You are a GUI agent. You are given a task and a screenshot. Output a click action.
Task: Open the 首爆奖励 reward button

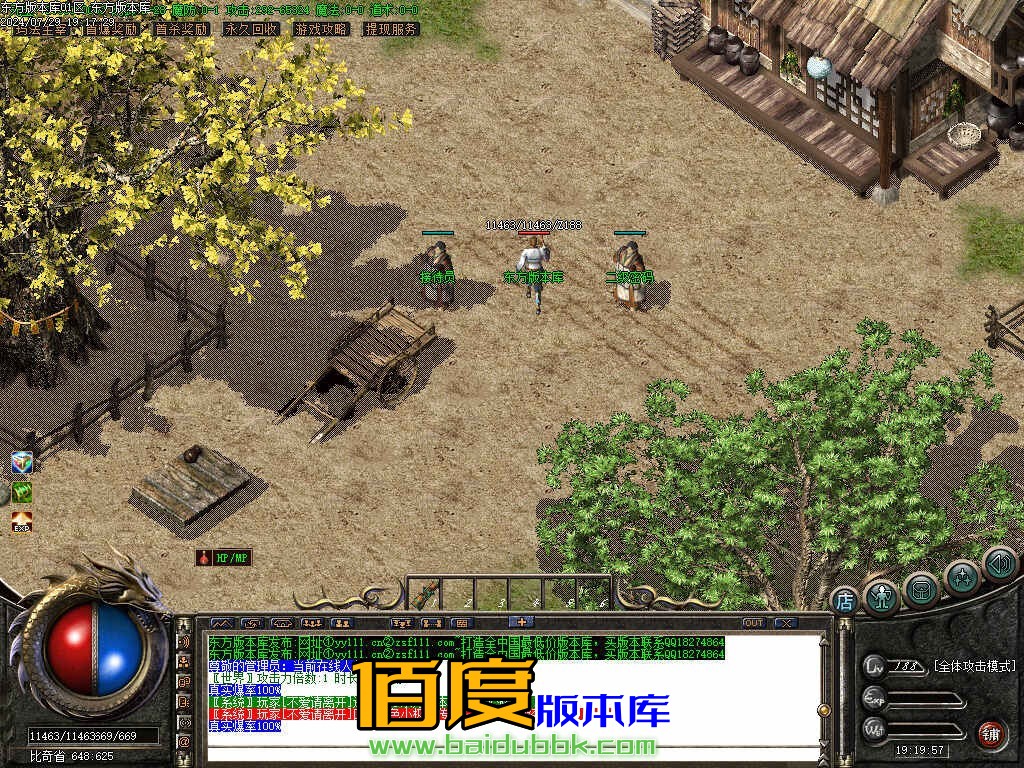tap(111, 30)
